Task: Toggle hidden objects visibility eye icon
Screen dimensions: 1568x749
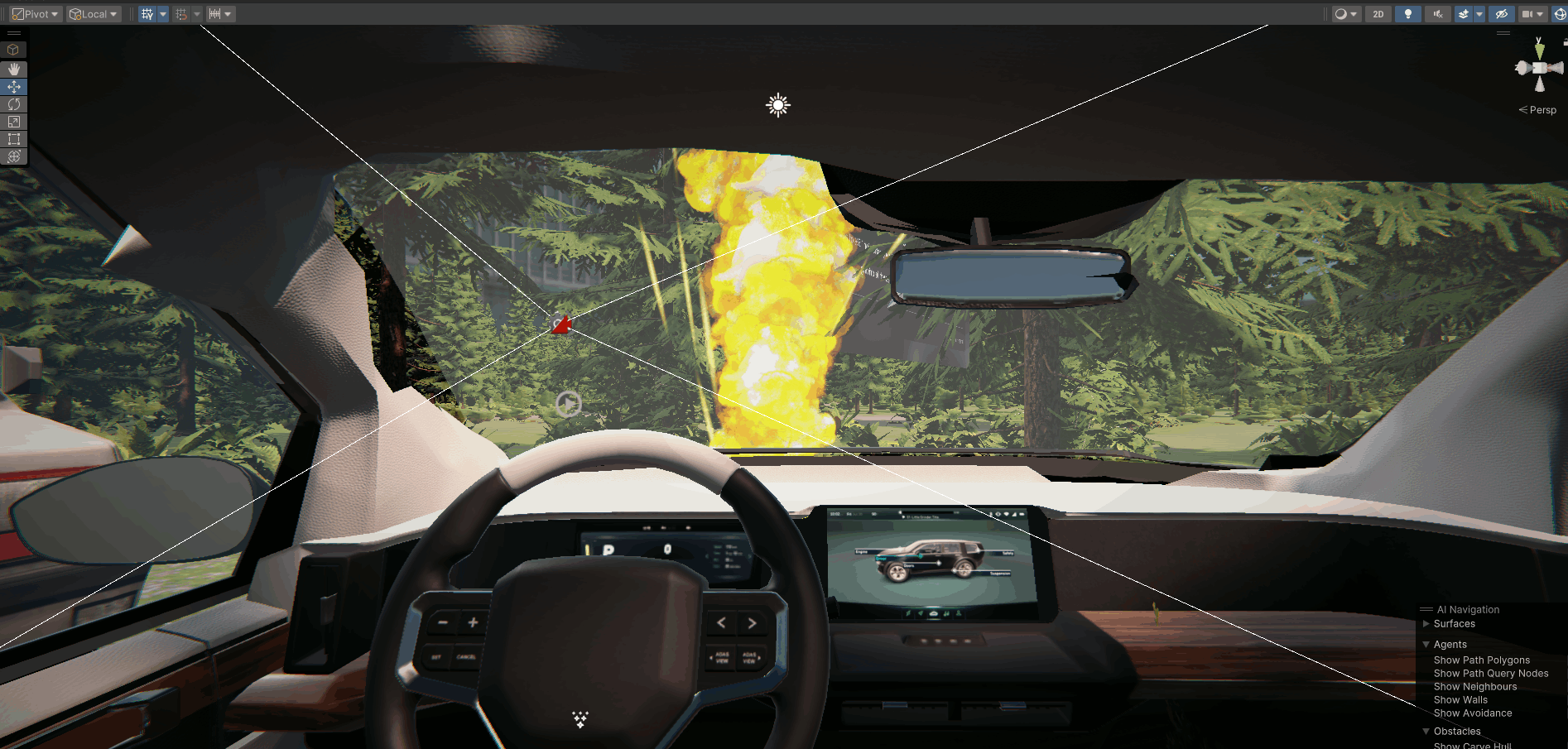Action: 1501,14
